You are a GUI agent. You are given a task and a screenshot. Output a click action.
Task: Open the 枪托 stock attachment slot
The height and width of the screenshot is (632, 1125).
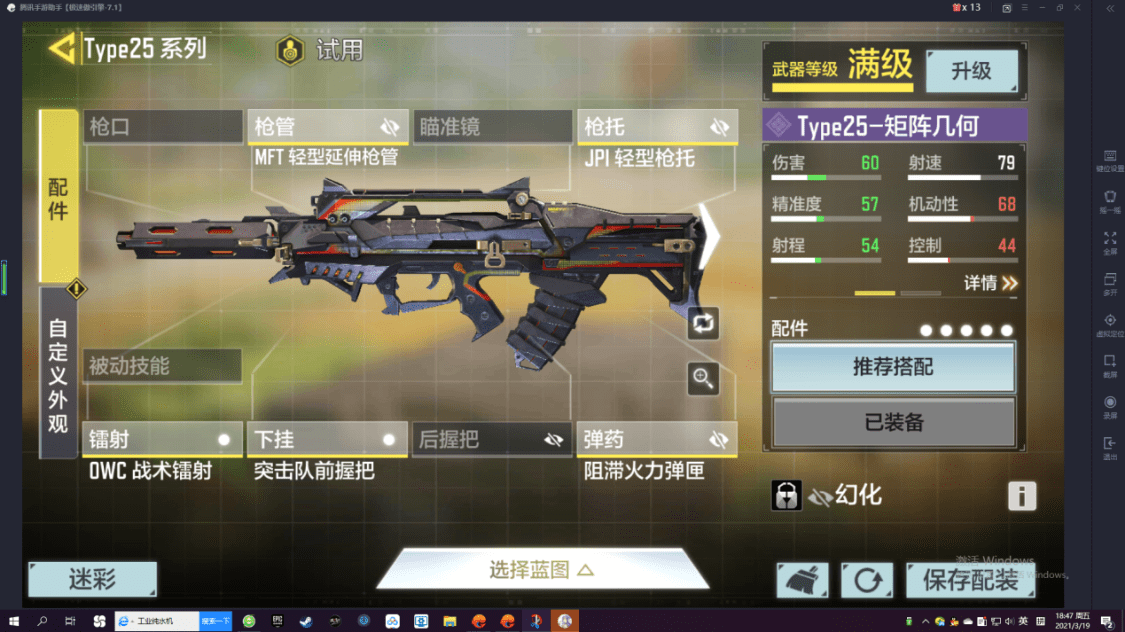pos(657,127)
